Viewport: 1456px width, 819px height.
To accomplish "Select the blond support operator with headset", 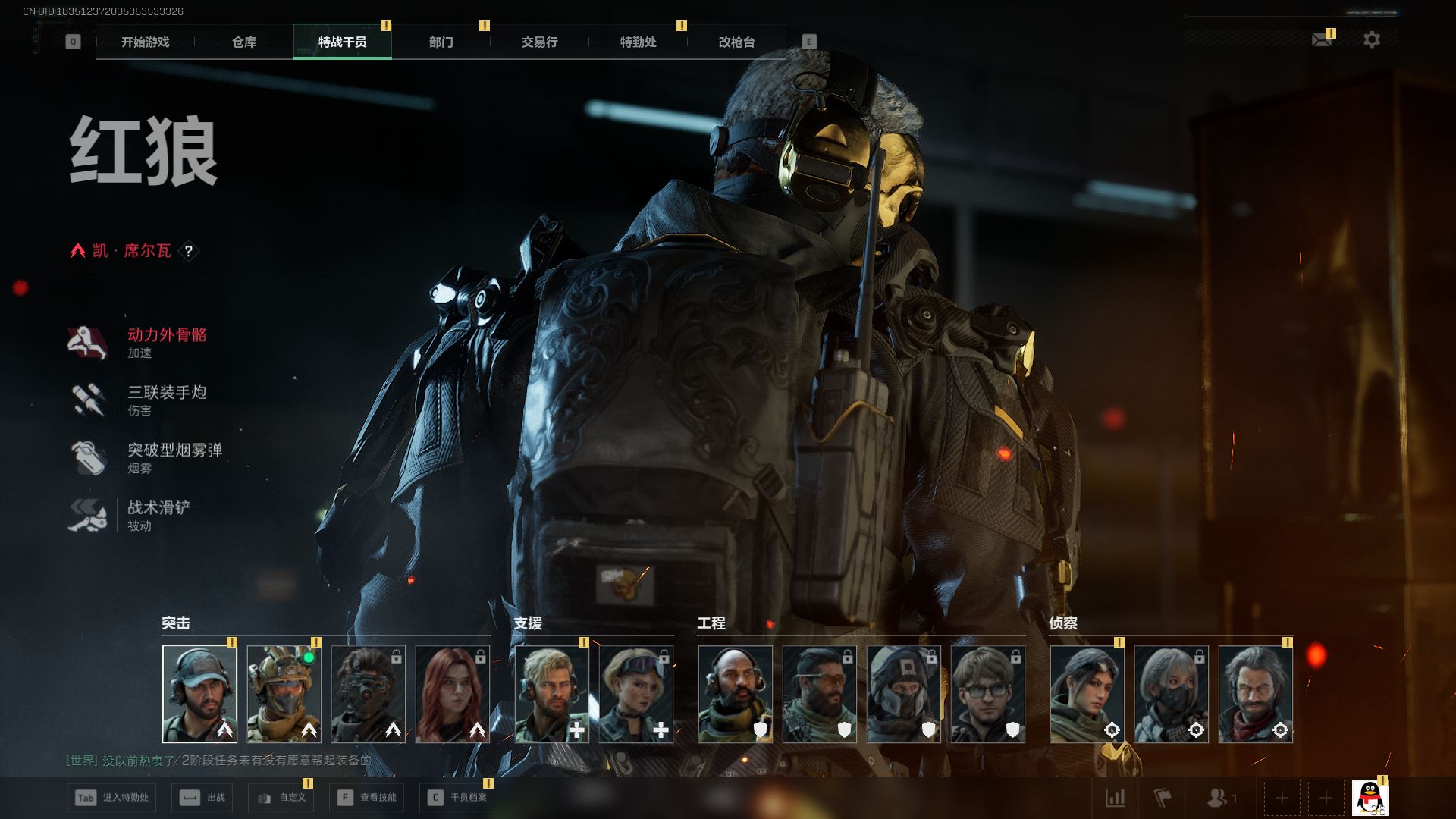I will pyautogui.click(x=552, y=694).
